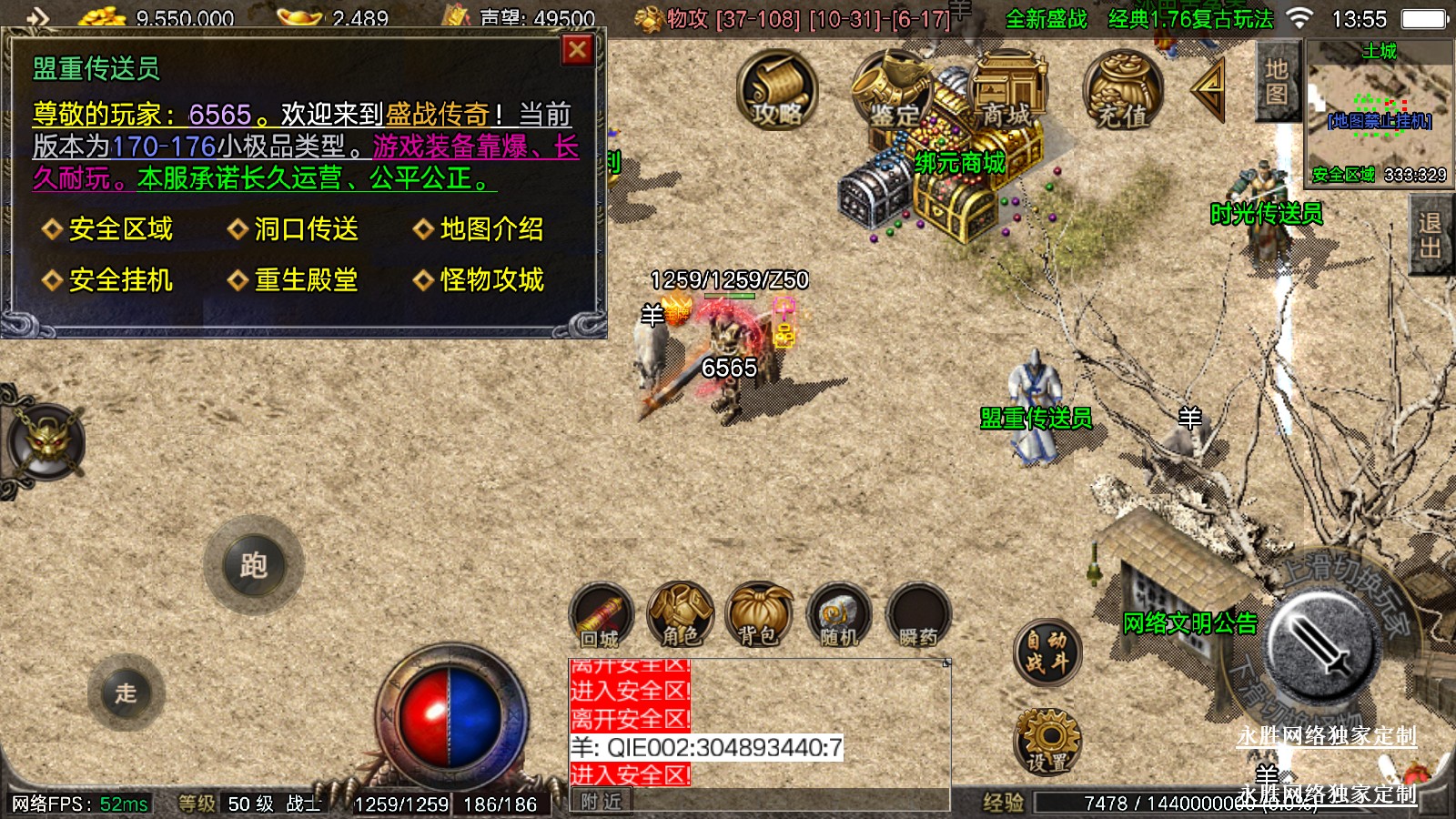Click the 土城 minimap

(x=1380, y=112)
